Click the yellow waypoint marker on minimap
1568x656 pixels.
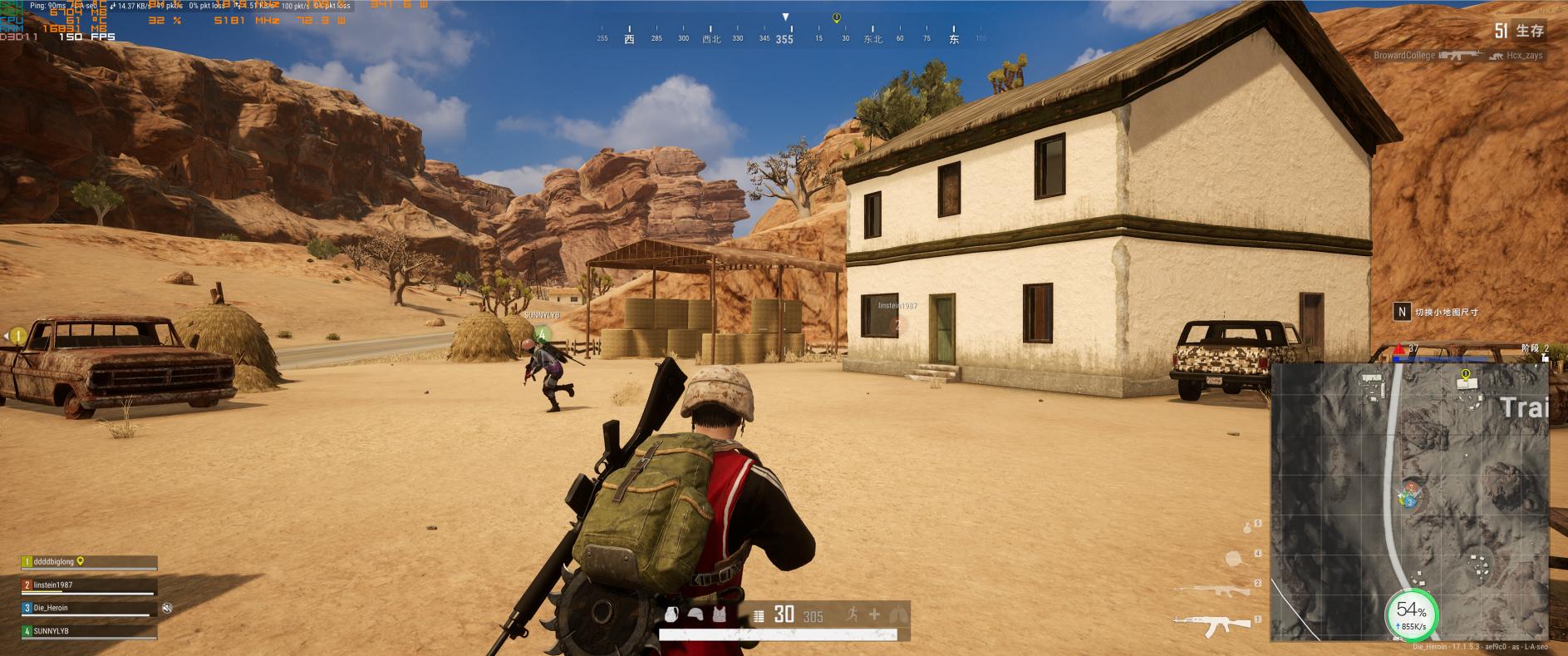click(1465, 375)
